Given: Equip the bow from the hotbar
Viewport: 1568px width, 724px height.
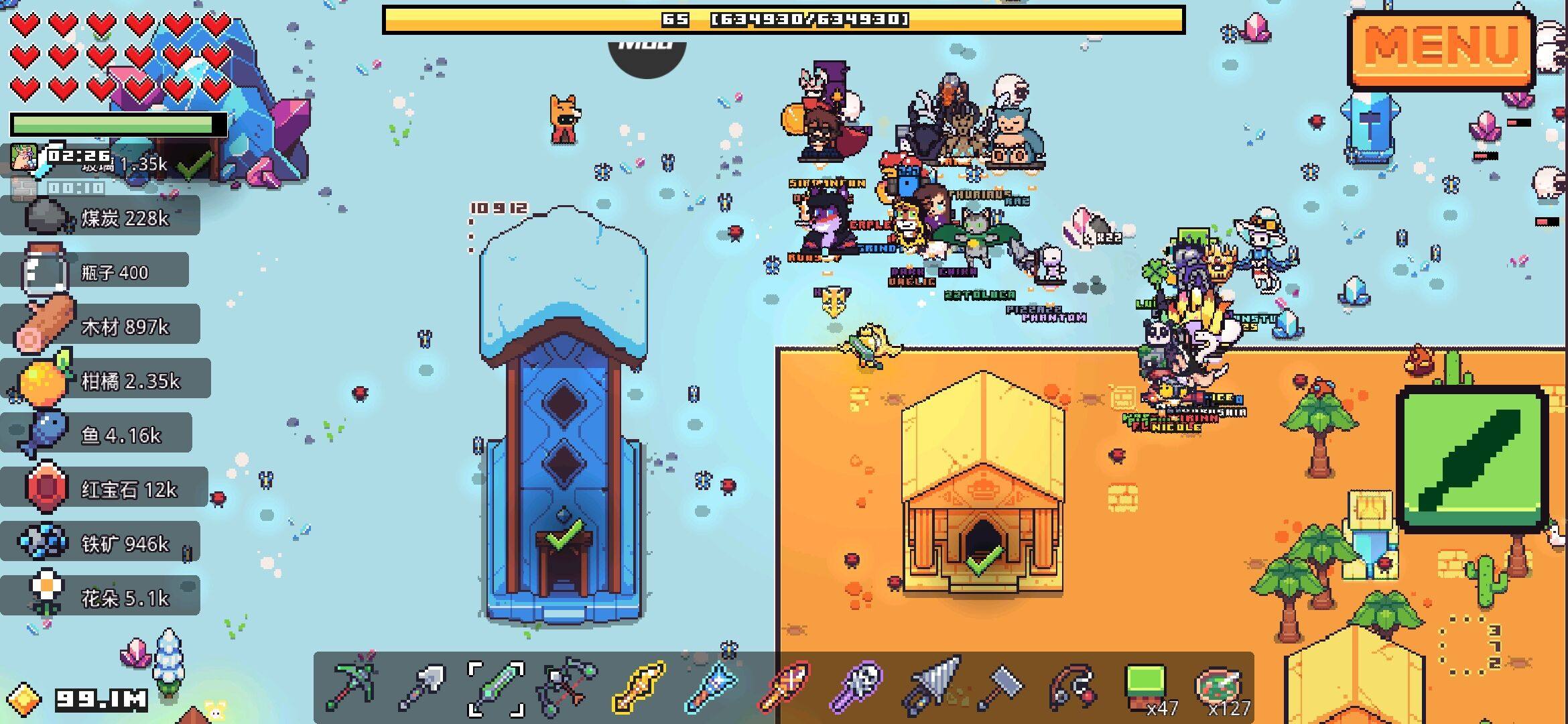Looking at the screenshot, I should tap(568, 686).
